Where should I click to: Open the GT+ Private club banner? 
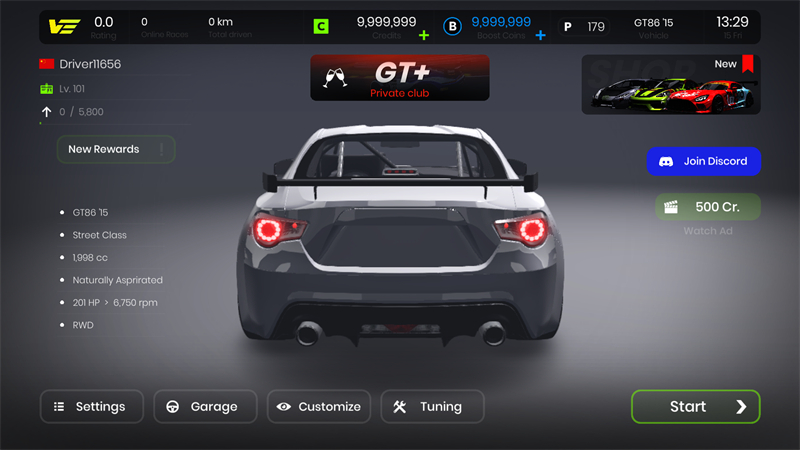coord(400,78)
